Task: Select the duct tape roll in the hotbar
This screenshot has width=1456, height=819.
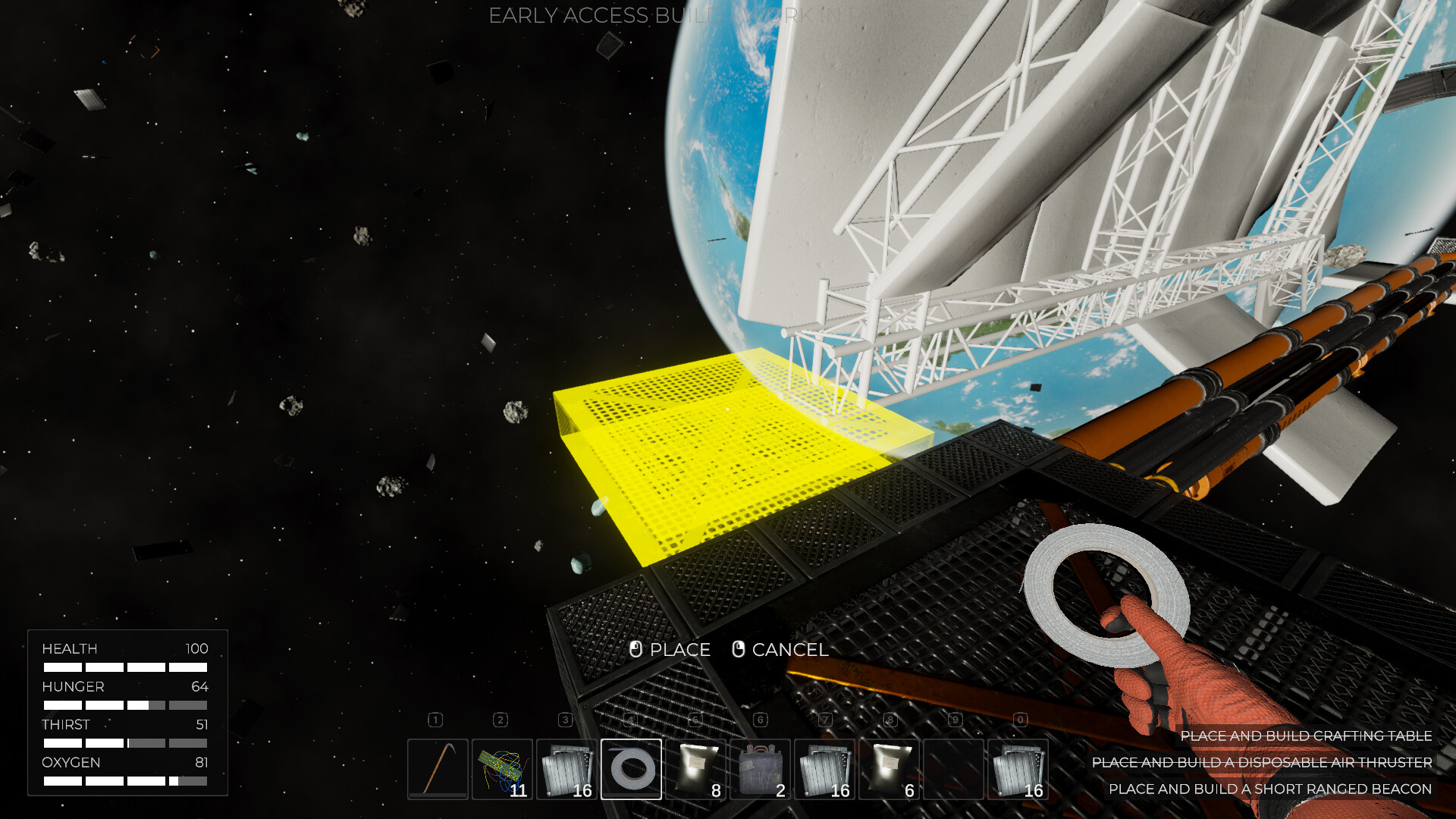Action: tap(632, 769)
